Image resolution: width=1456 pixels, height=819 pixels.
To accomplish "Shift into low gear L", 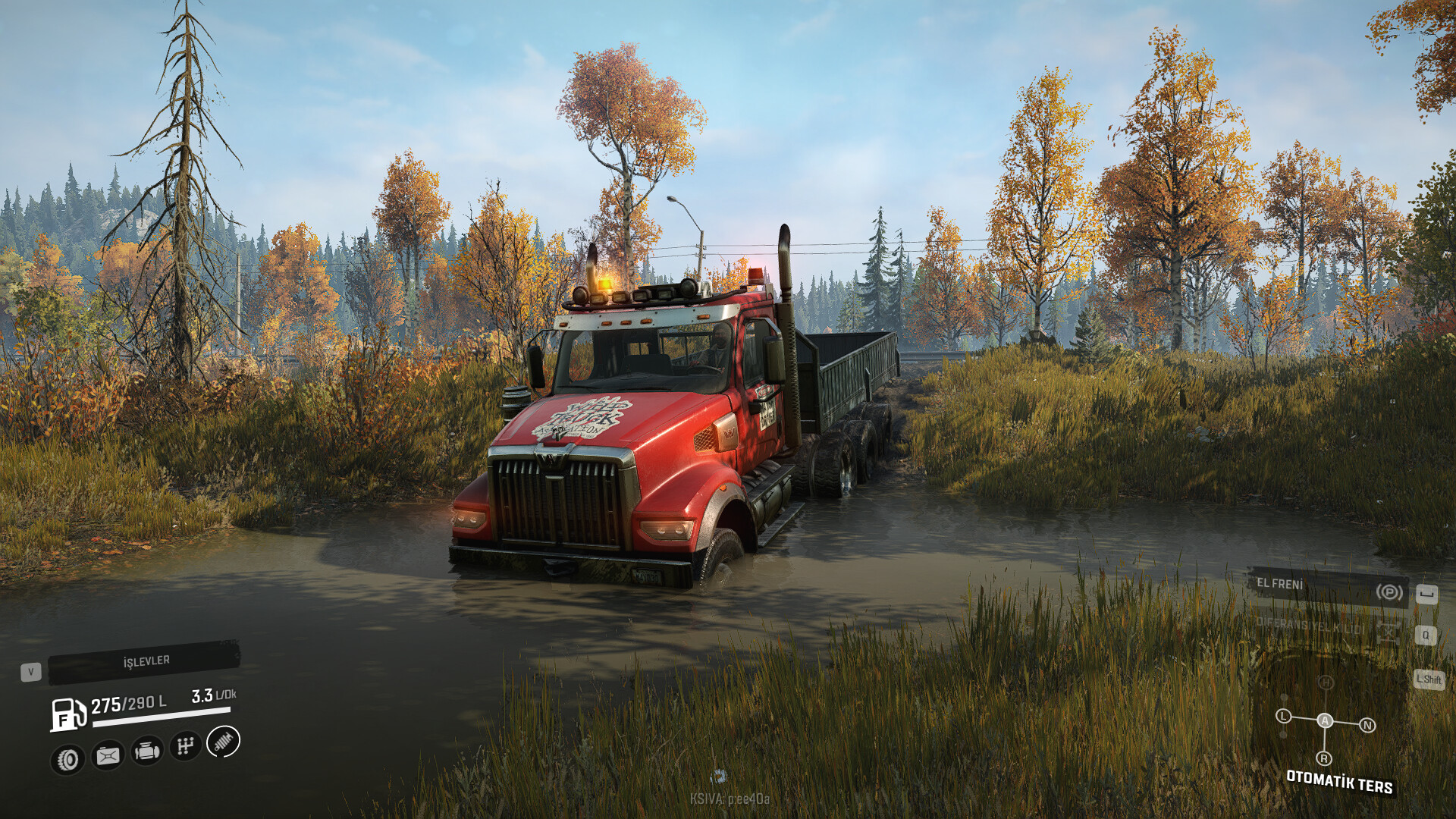I will pos(1283,716).
